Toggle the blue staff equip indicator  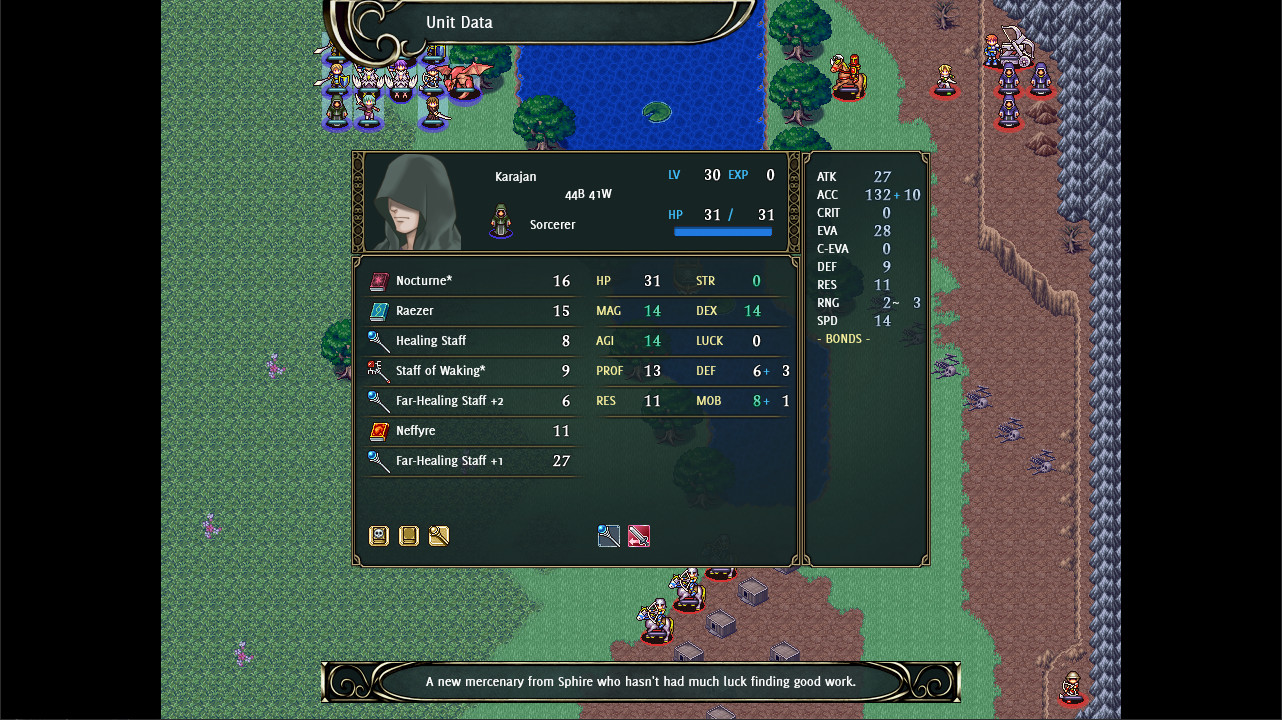(609, 536)
